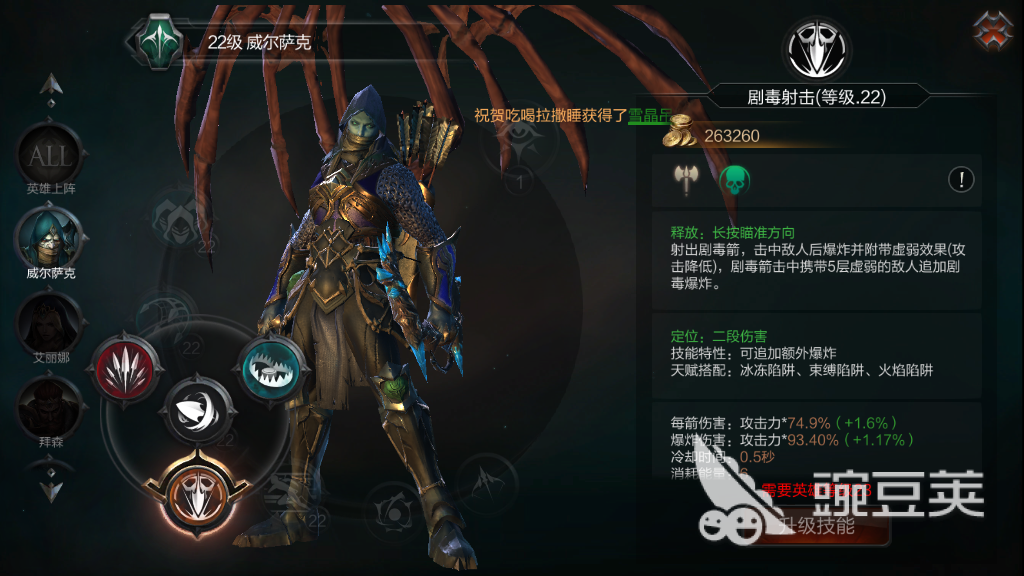Select the 英雄上阵 ALL heroes button
This screenshot has width=1024, height=576.
pos(48,157)
